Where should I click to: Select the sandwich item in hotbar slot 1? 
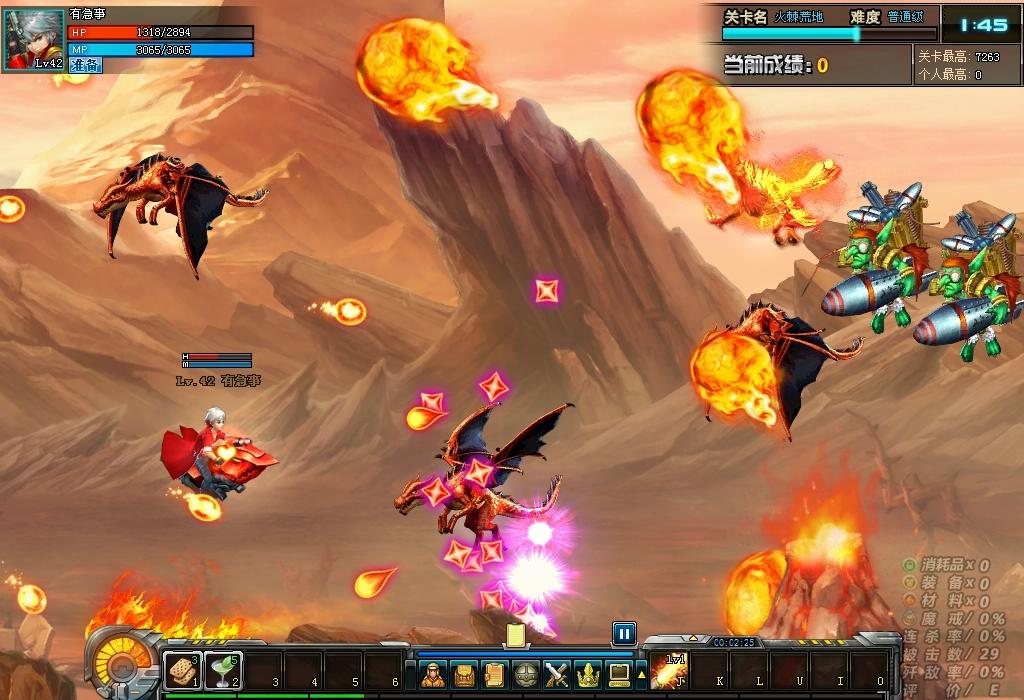tap(182, 670)
